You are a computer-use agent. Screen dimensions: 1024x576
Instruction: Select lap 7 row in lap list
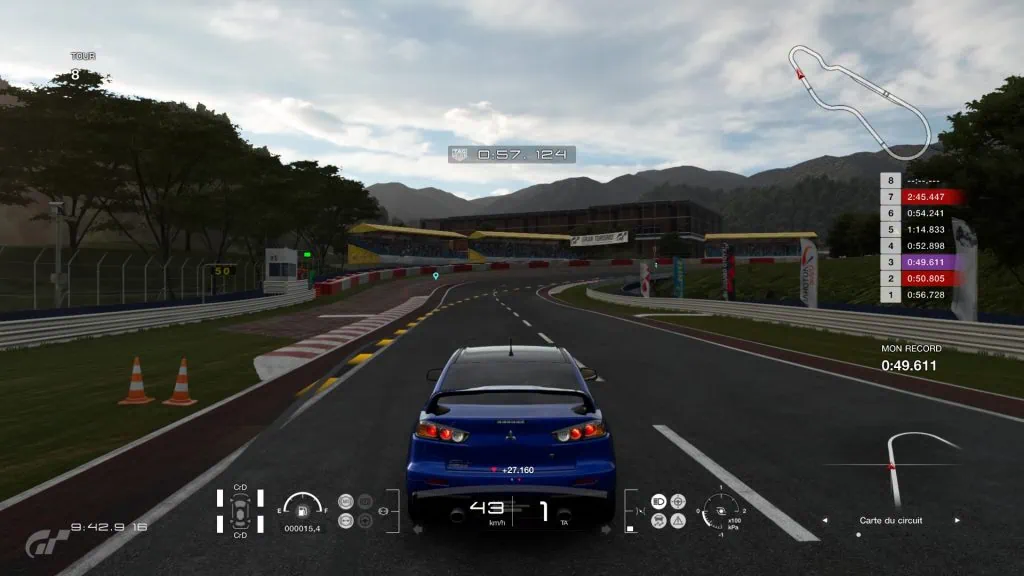pos(920,197)
